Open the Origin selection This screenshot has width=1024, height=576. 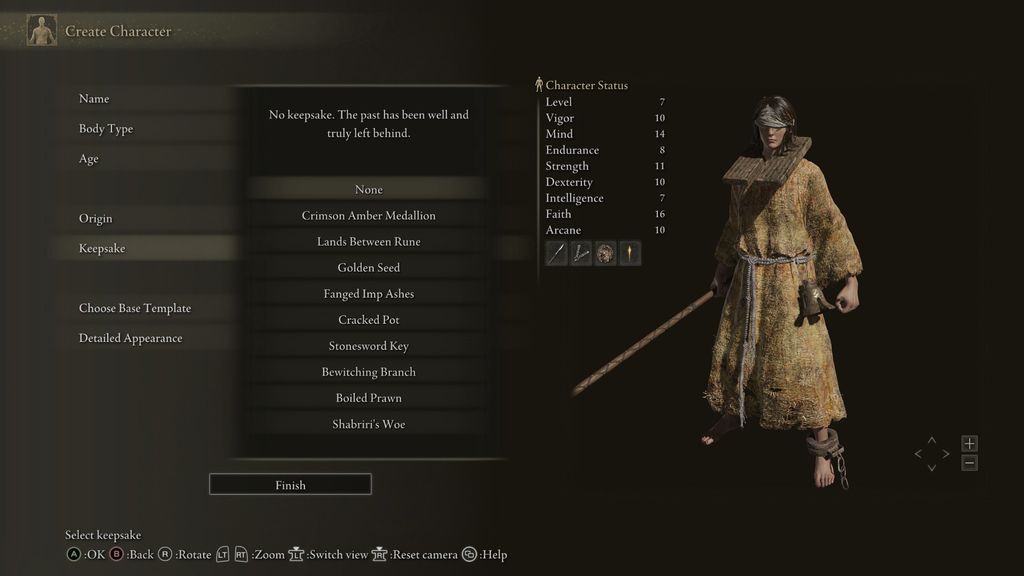[x=96, y=219]
